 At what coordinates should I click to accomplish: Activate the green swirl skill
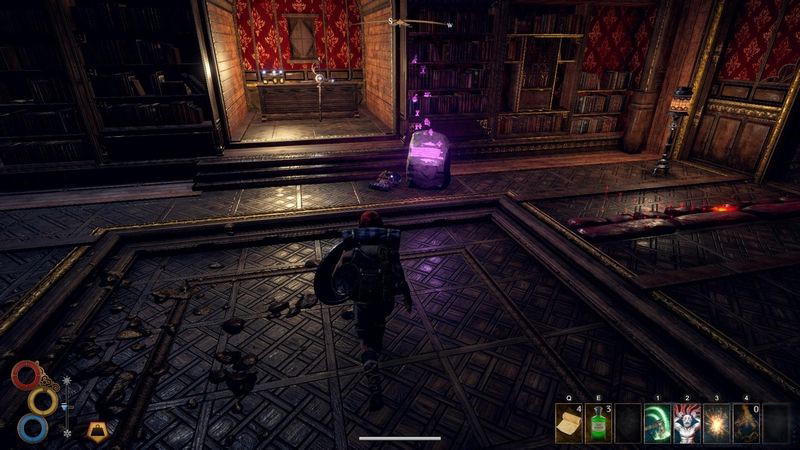658,423
